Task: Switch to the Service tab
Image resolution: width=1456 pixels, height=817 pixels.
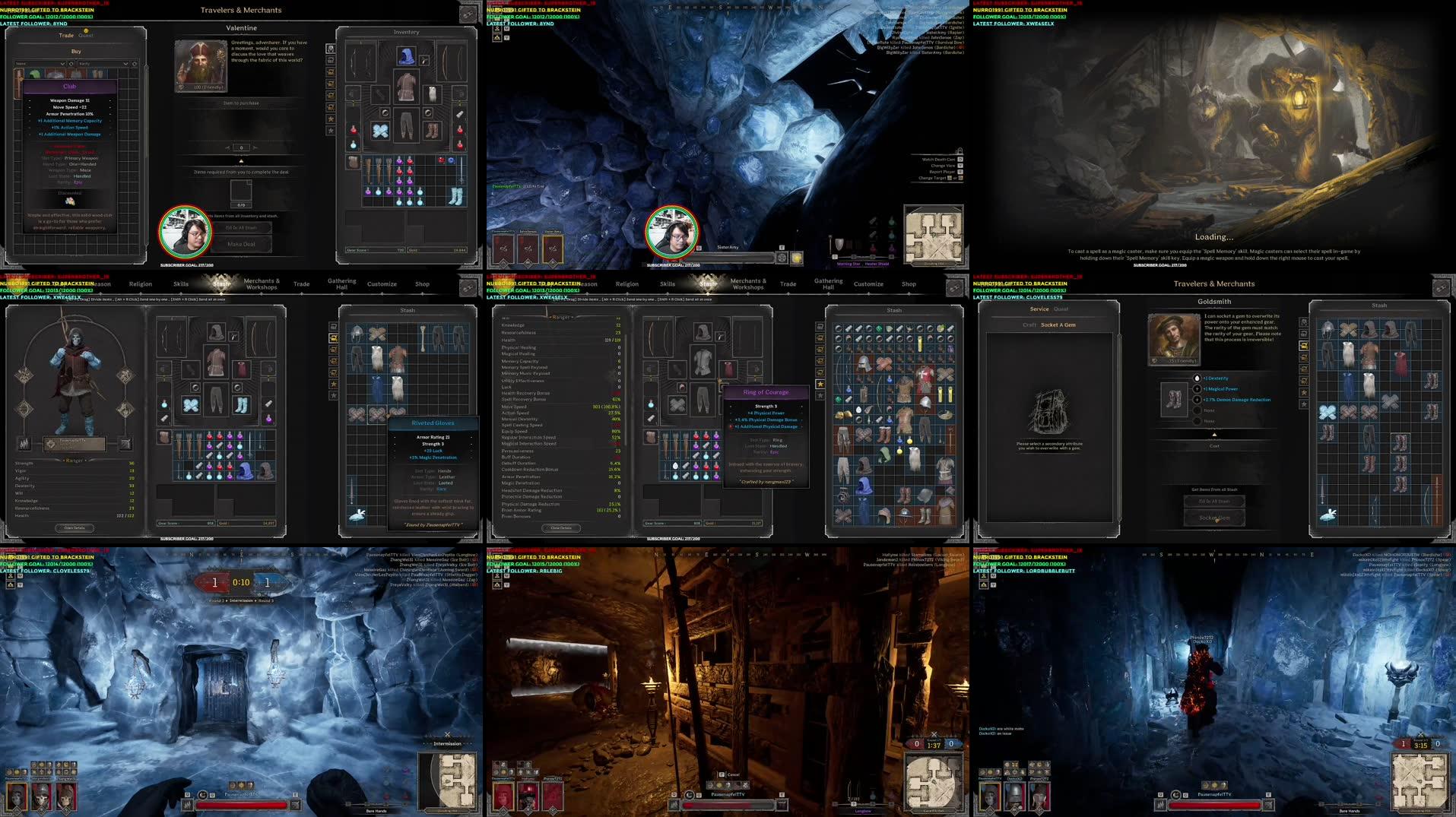Action: [1039, 309]
